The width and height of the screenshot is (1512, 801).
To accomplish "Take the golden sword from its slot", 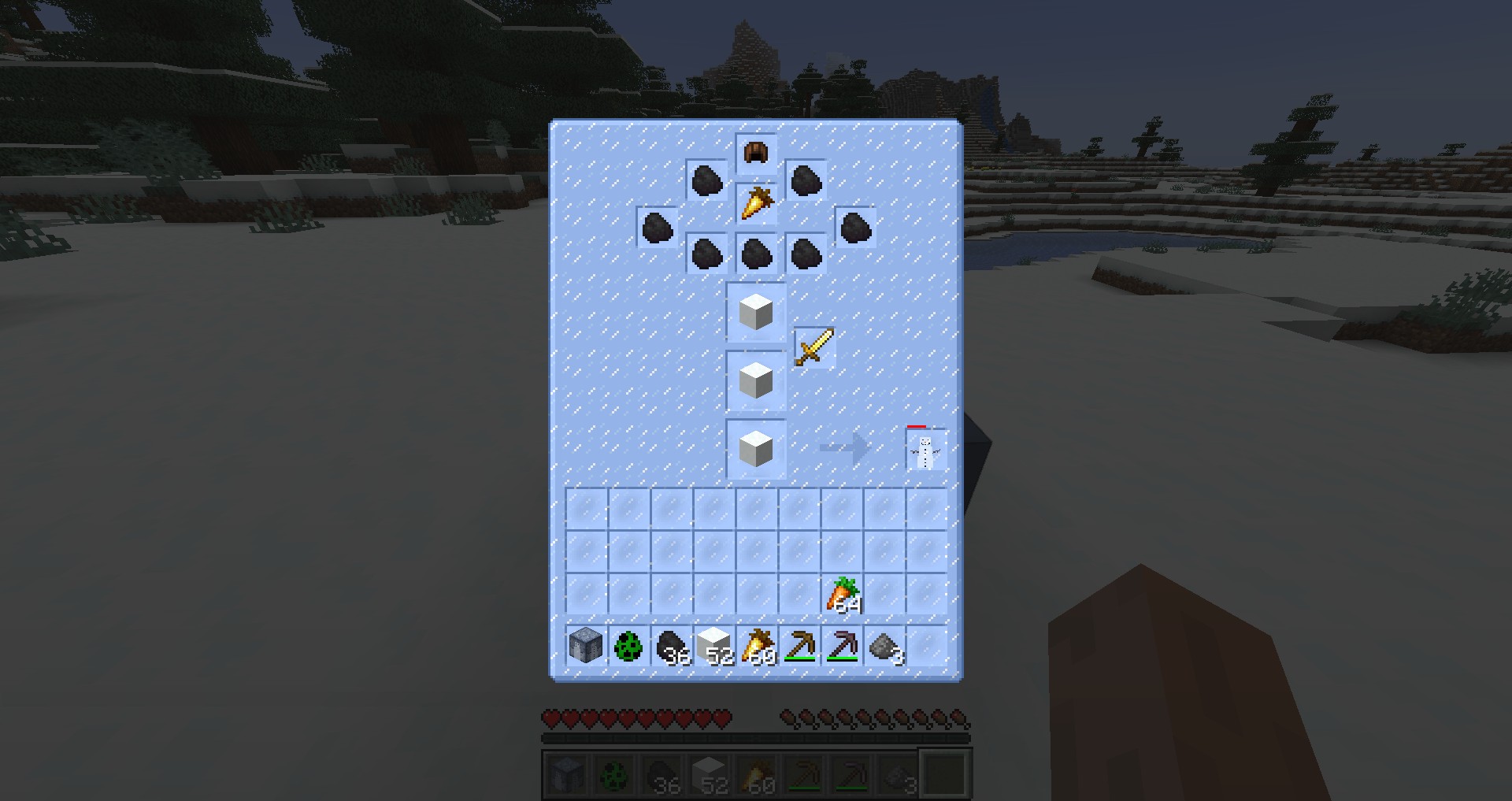I will pos(813,347).
